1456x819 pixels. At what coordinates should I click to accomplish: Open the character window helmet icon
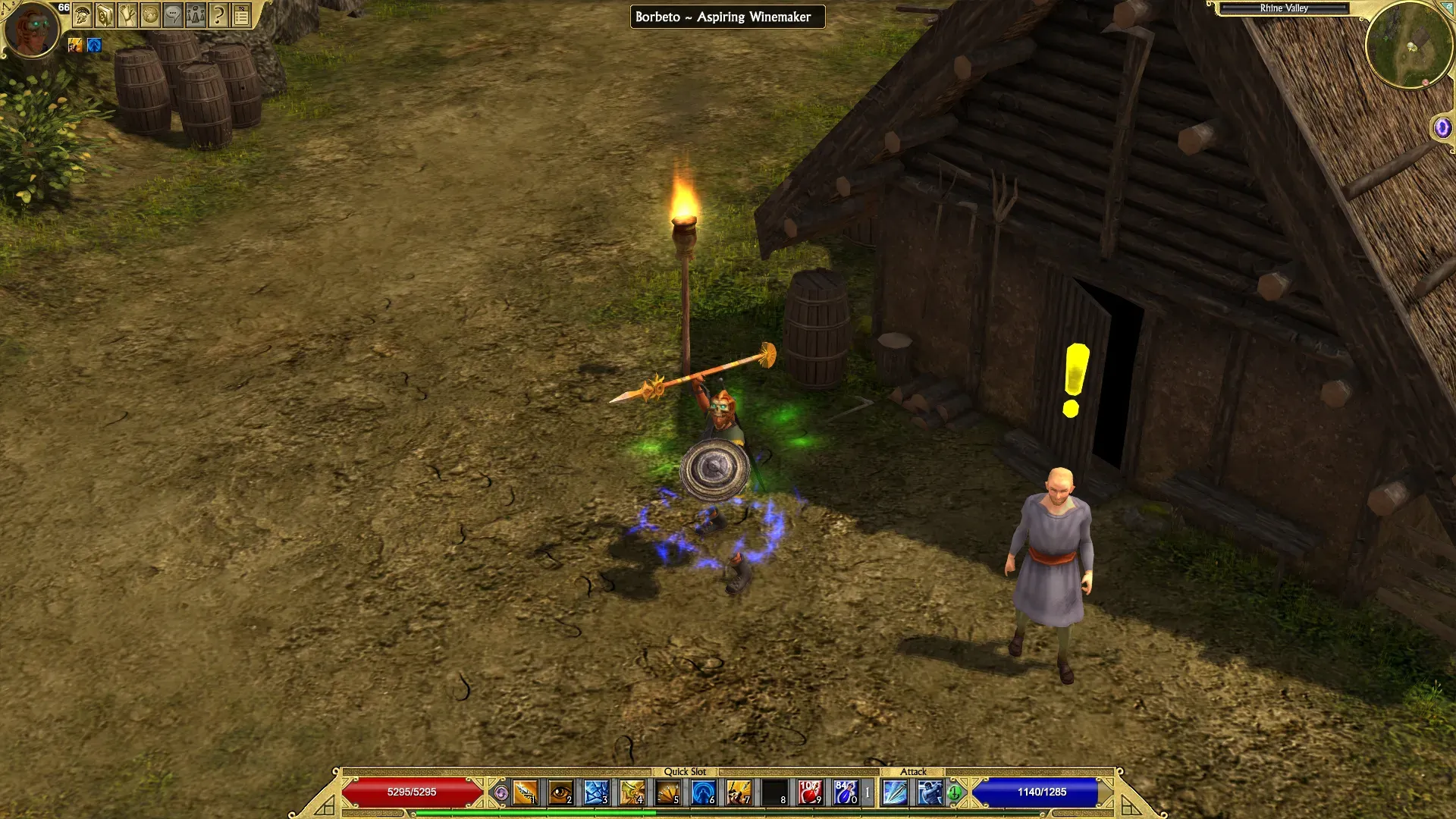83,15
